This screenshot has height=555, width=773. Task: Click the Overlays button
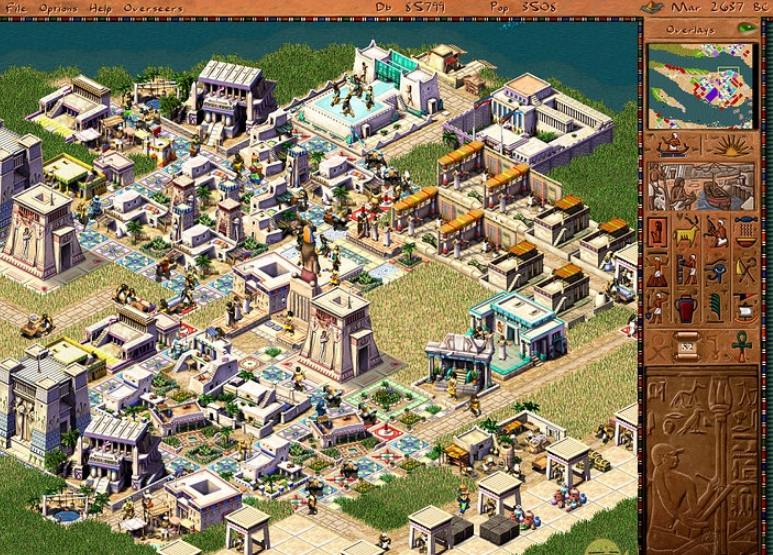690,29
